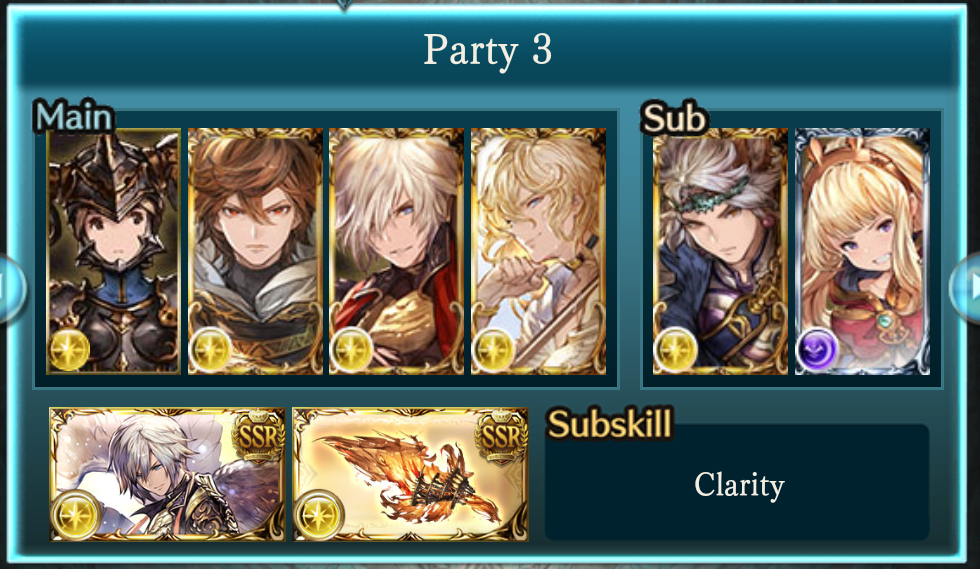Go to the previous party with left arrow
The height and width of the screenshot is (569, 980).
10,288
